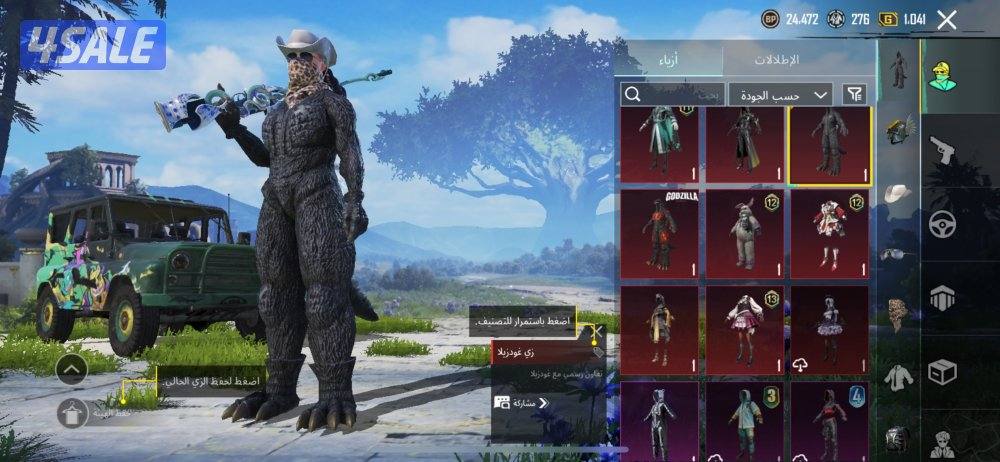Expand the up-arrow circle button
1000x462 pixels.
click(x=74, y=369)
